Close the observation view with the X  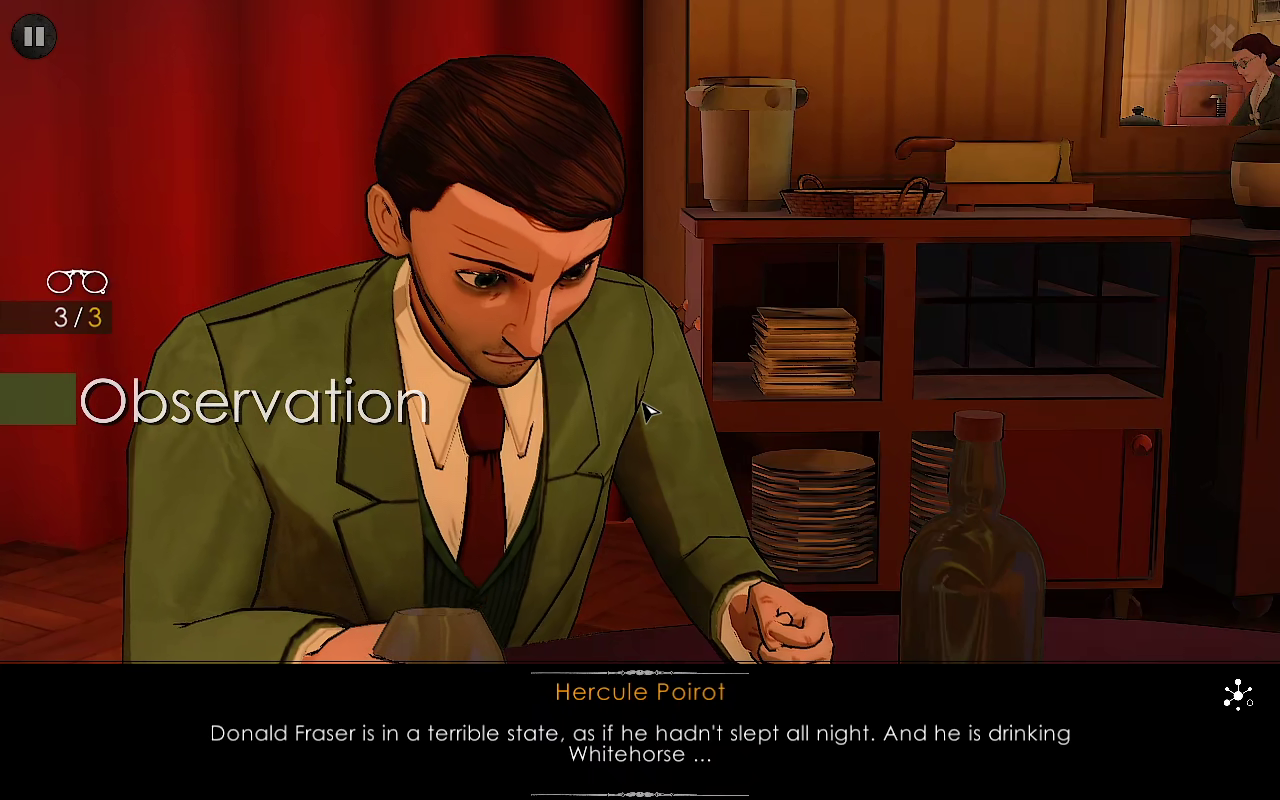[x=1221, y=37]
